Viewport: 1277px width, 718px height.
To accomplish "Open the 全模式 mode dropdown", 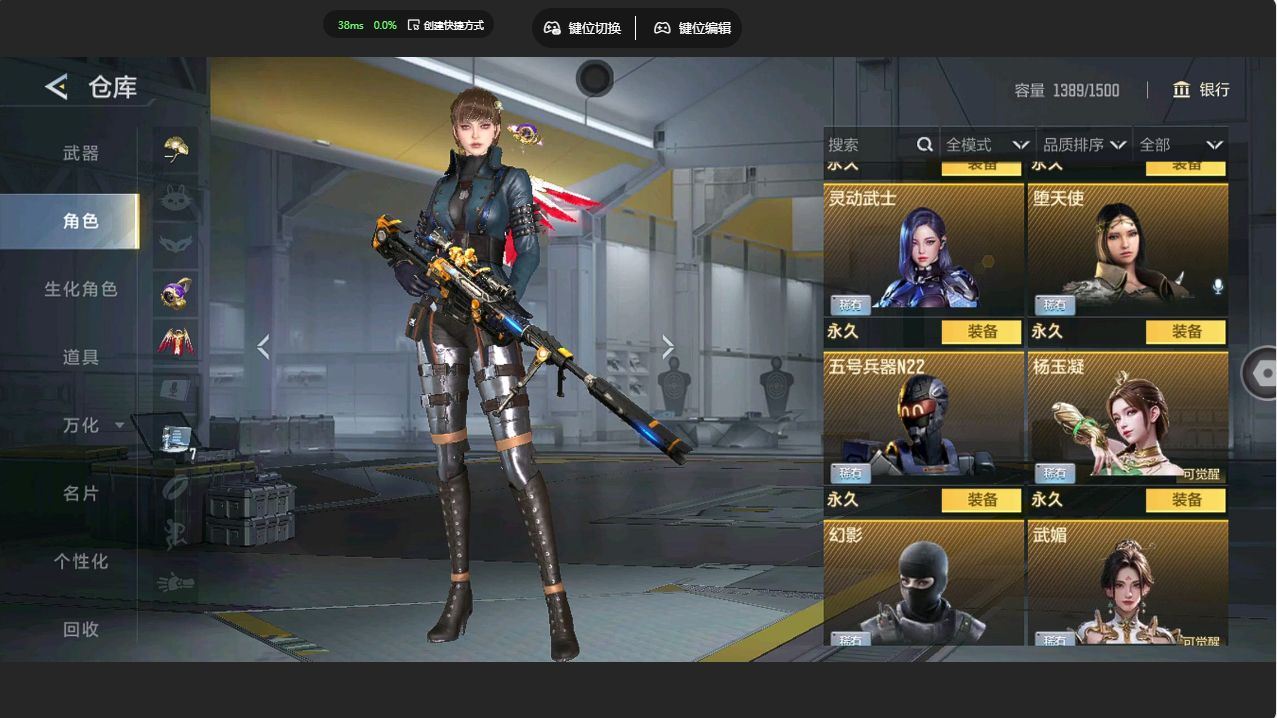I will [x=987, y=145].
